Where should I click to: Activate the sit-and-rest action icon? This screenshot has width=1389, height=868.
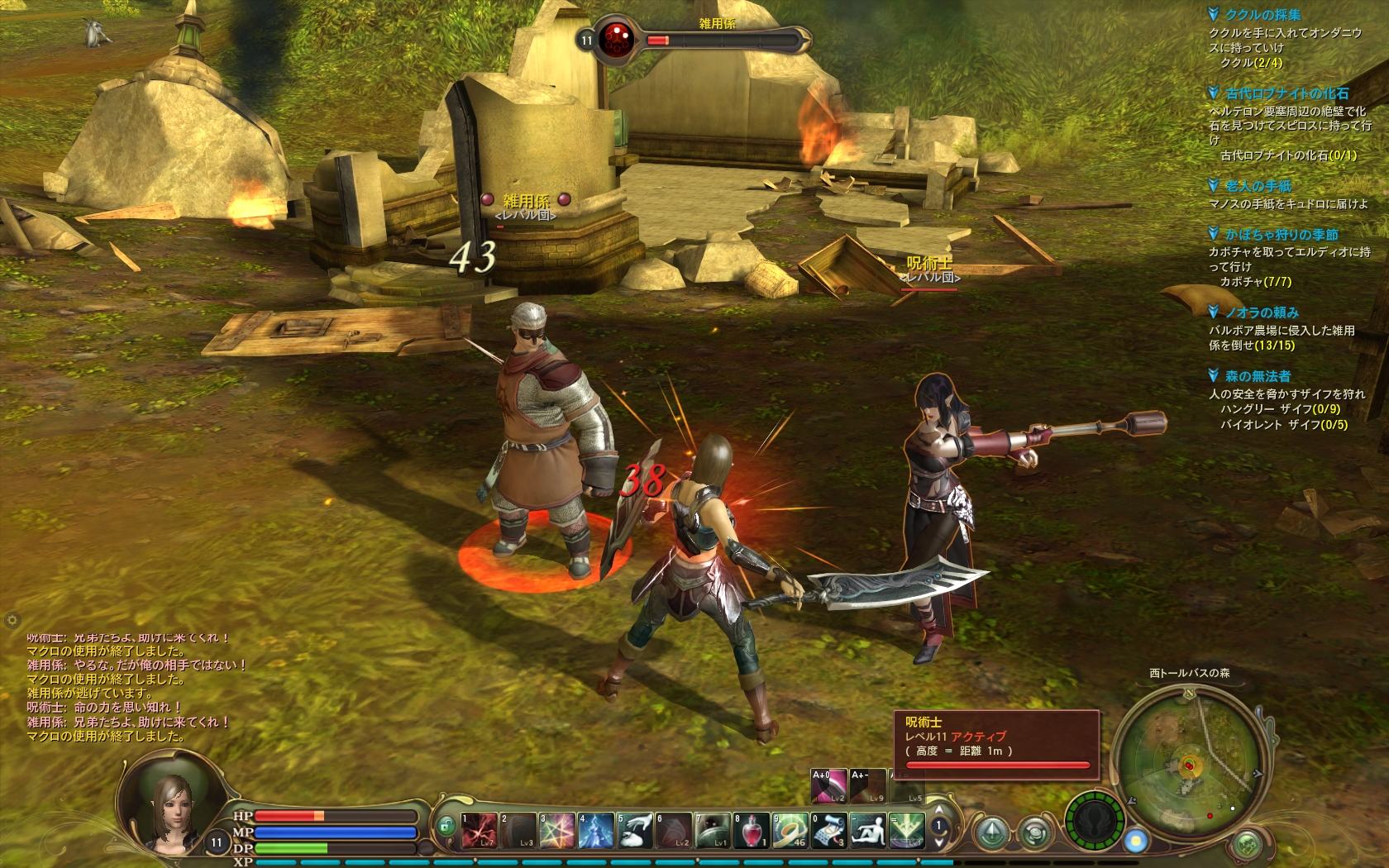[x=867, y=830]
